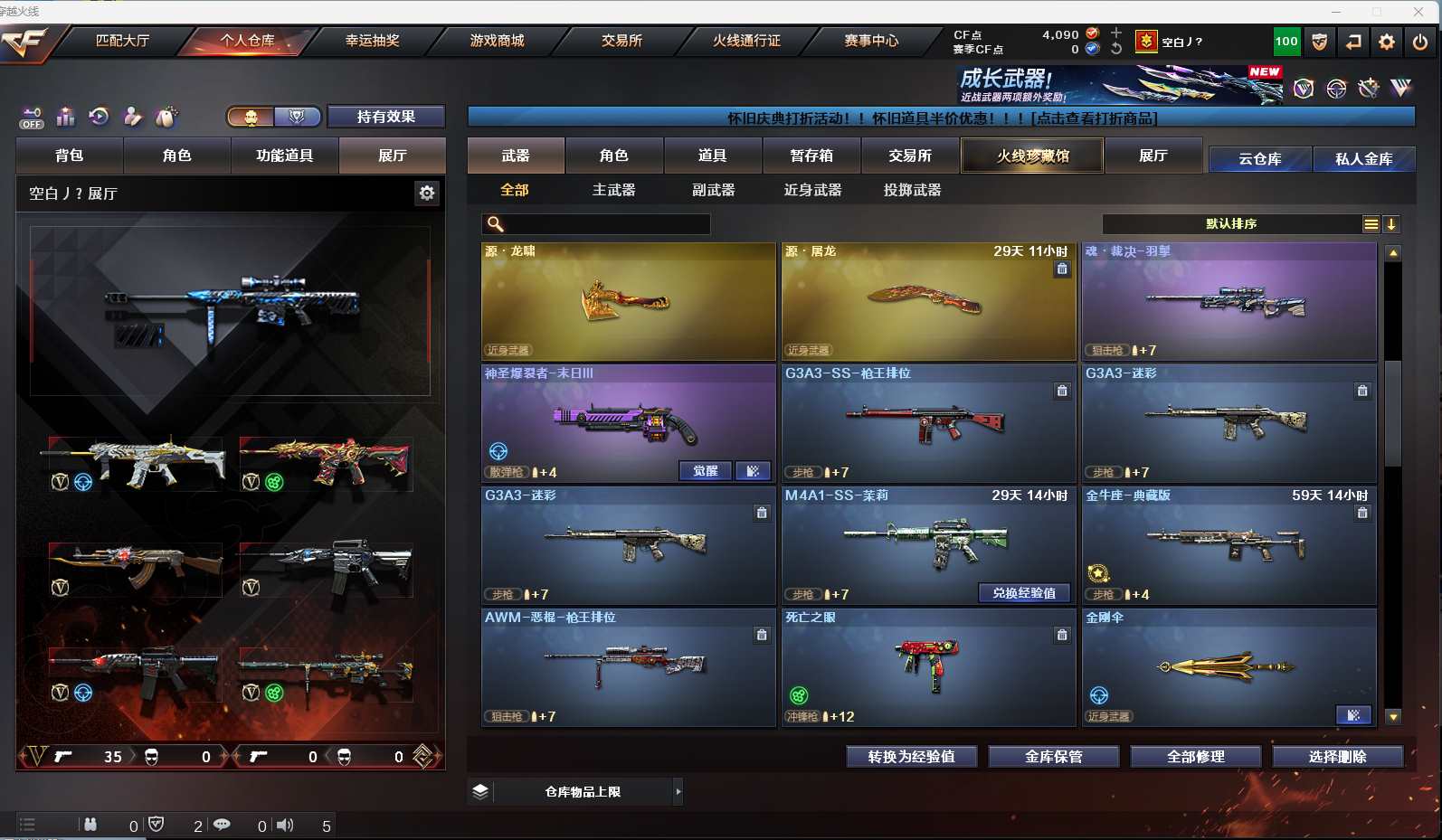Image resolution: width=1442 pixels, height=840 pixels.
Task: Open the 云仓库 cloud warehouse
Action: pyautogui.click(x=1259, y=159)
